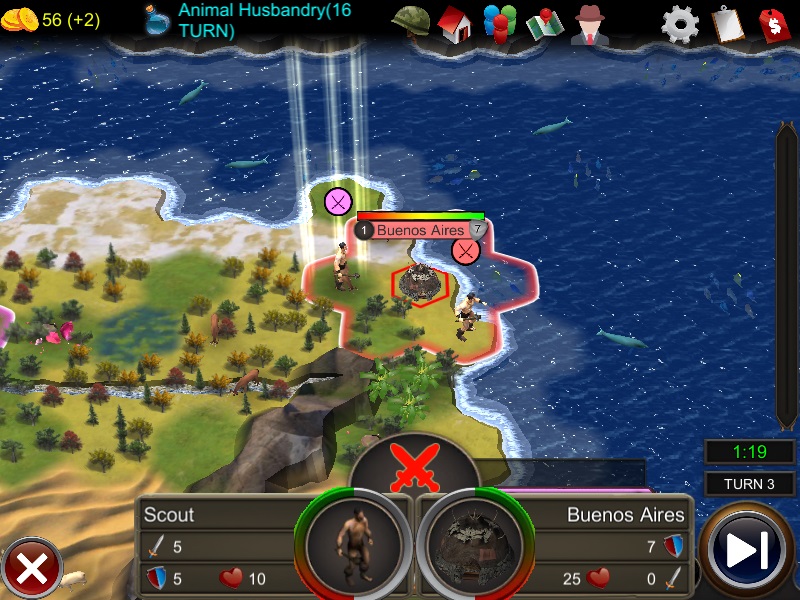Select the red crossed-swords unit marker
The width and height of the screenshot is (800, 600).
pos(465,250)
